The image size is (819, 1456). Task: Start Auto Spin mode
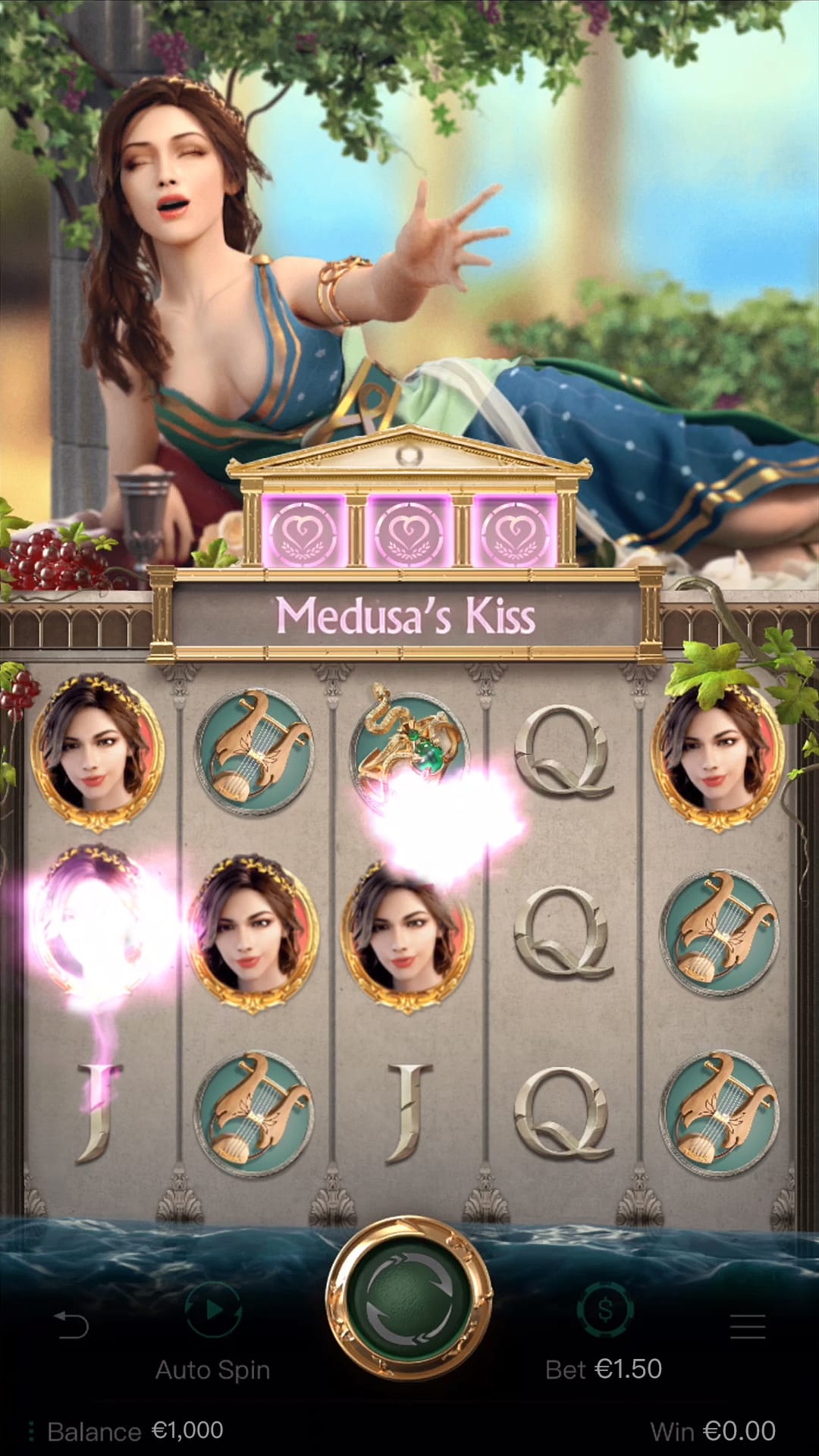tap(213, 1310)
